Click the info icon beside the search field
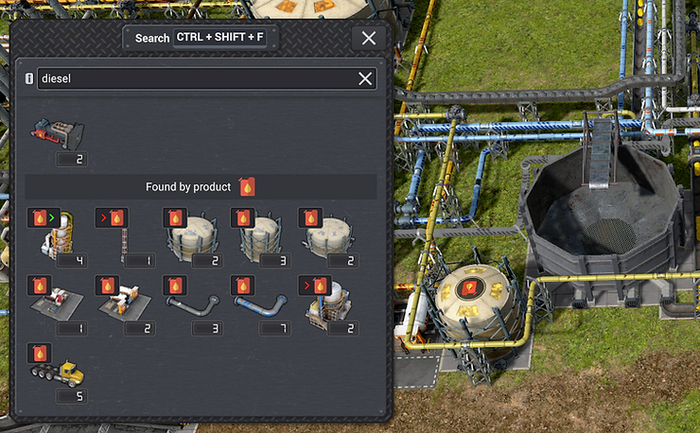Viewport: 700px width, 433px height. tap(28, 79)
